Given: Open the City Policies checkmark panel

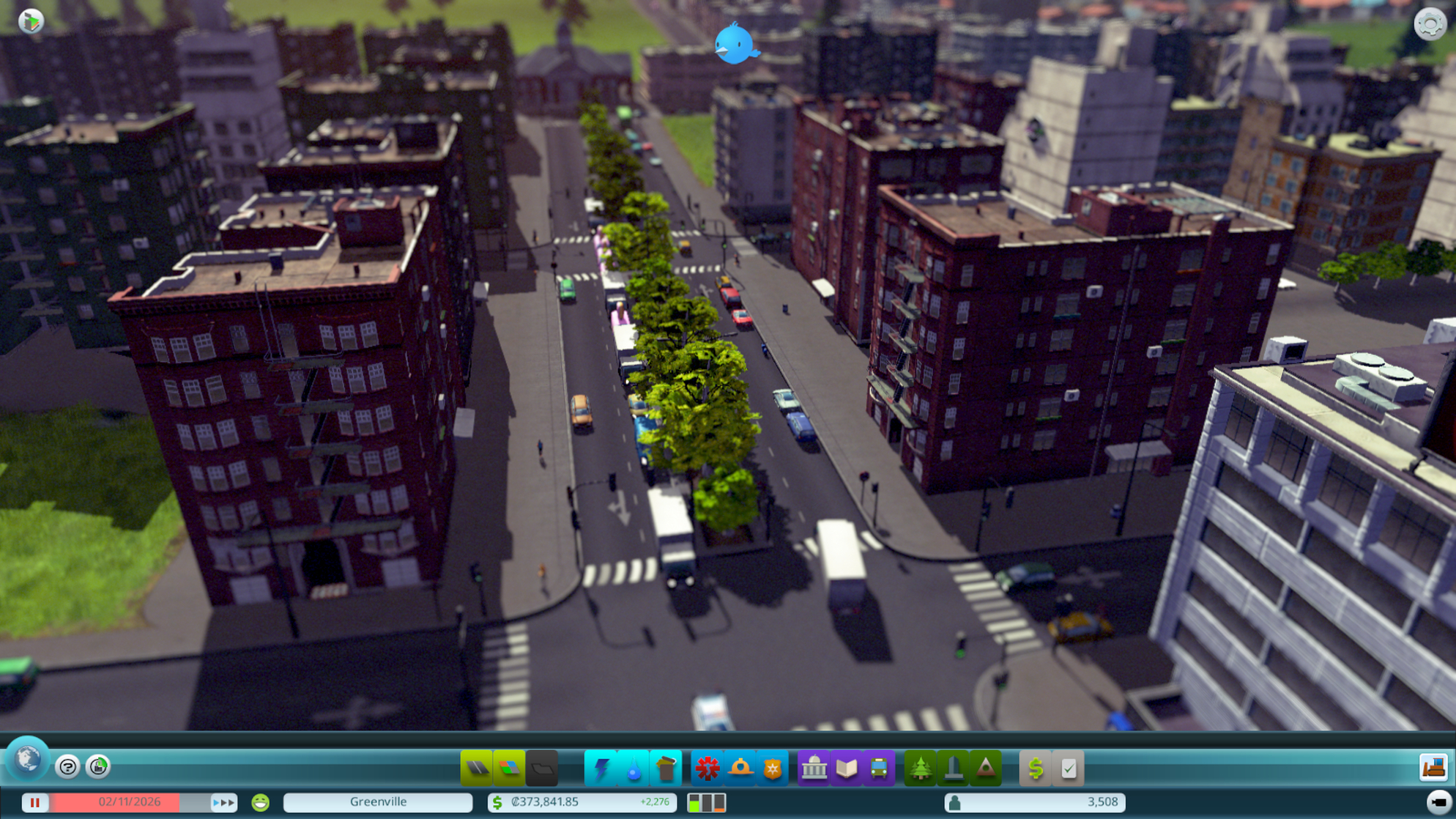Looking at the screenshot, I should 1069,768.
